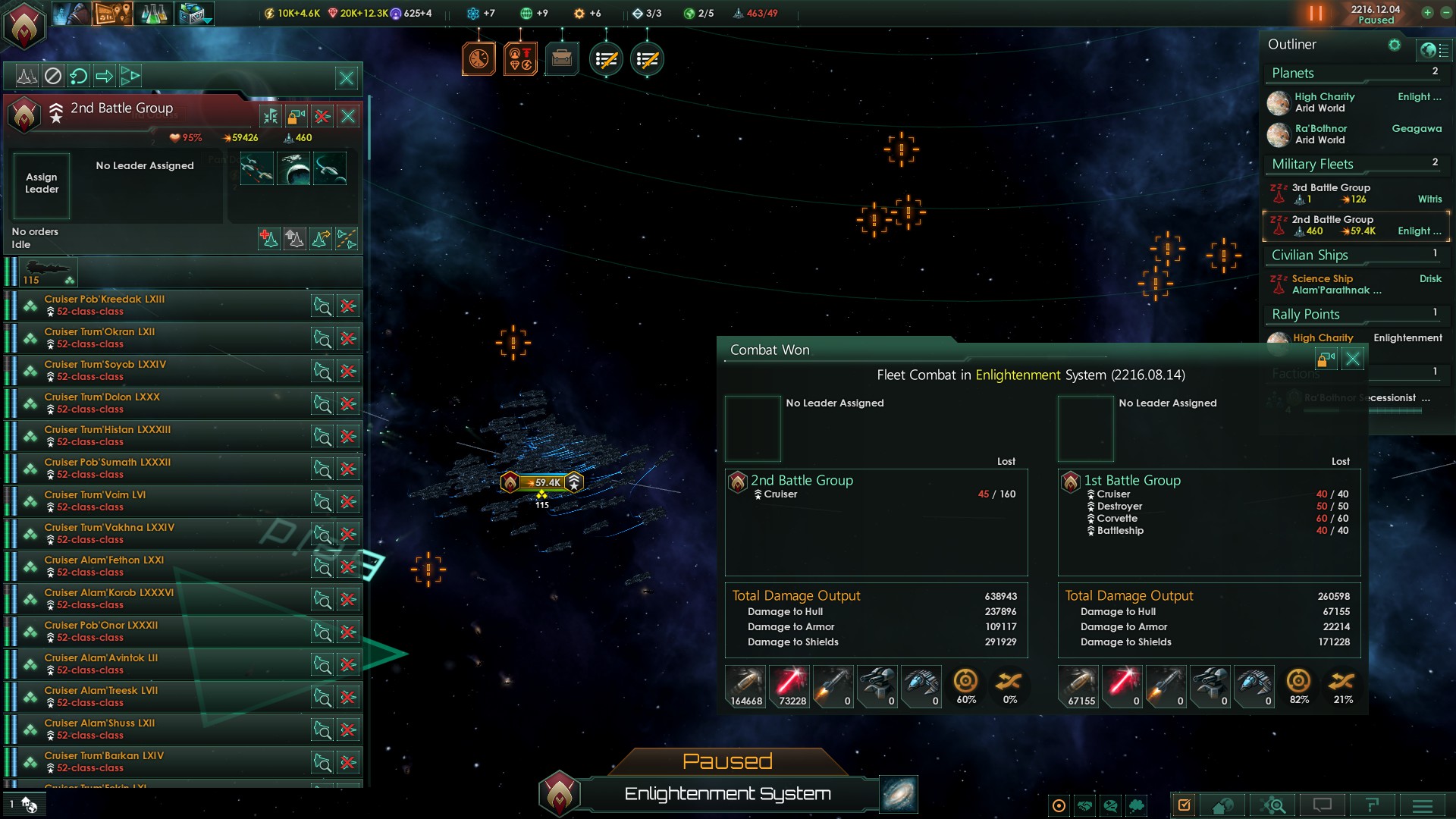The width and height of the screenshot is (1456, 819).
Task: Disband Cruiser Pob'Kreedak LXIII
Action: 348,306
